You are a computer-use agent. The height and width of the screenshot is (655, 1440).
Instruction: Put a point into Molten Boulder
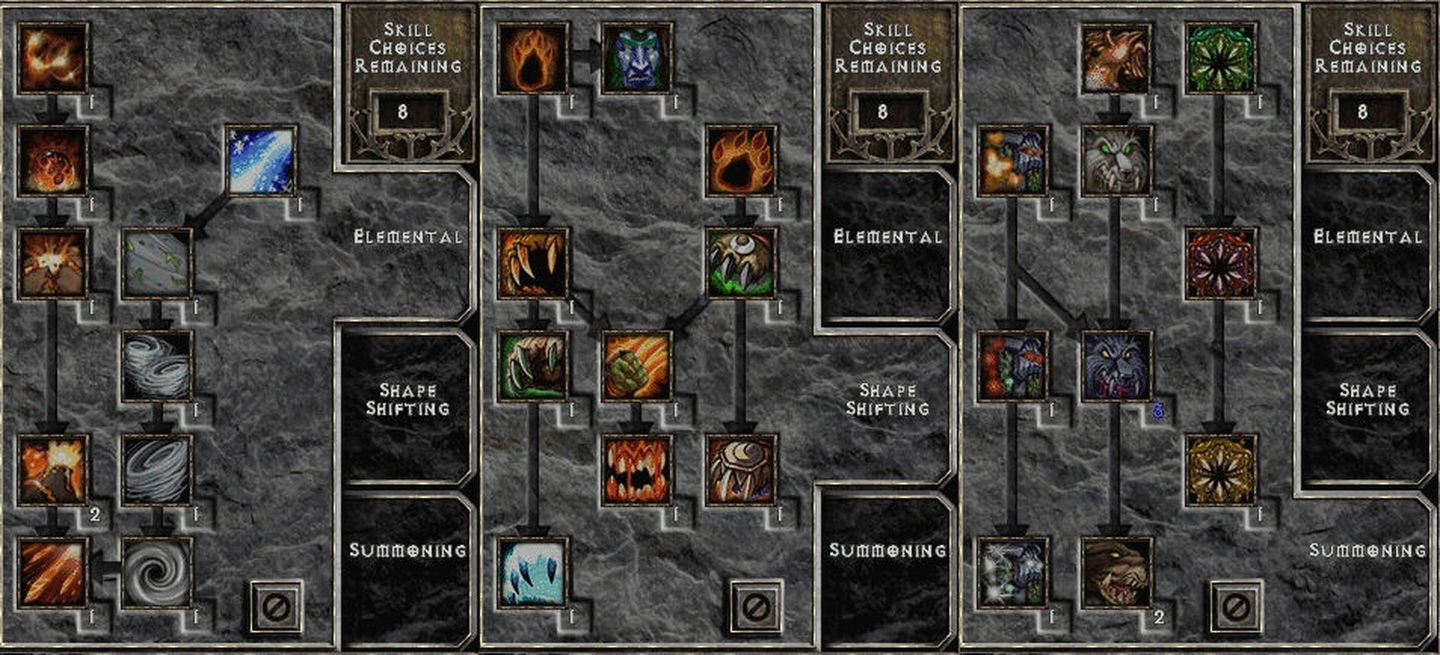pyautogui.click(x=53, y=160)
